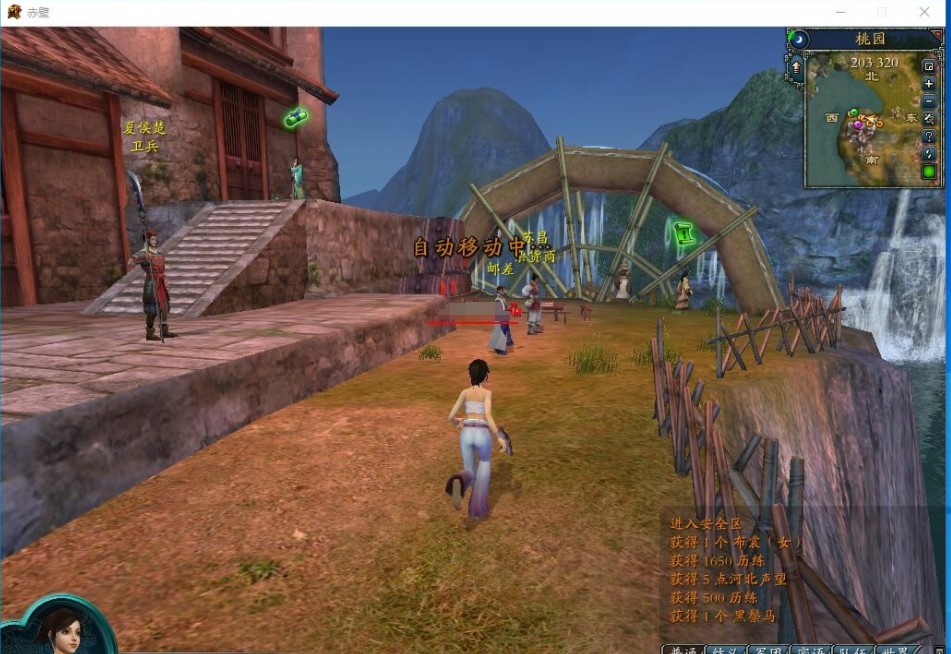The image size is (951, 654).
Task: Open the minimap help question mark button
Action: tap(929, 136)
